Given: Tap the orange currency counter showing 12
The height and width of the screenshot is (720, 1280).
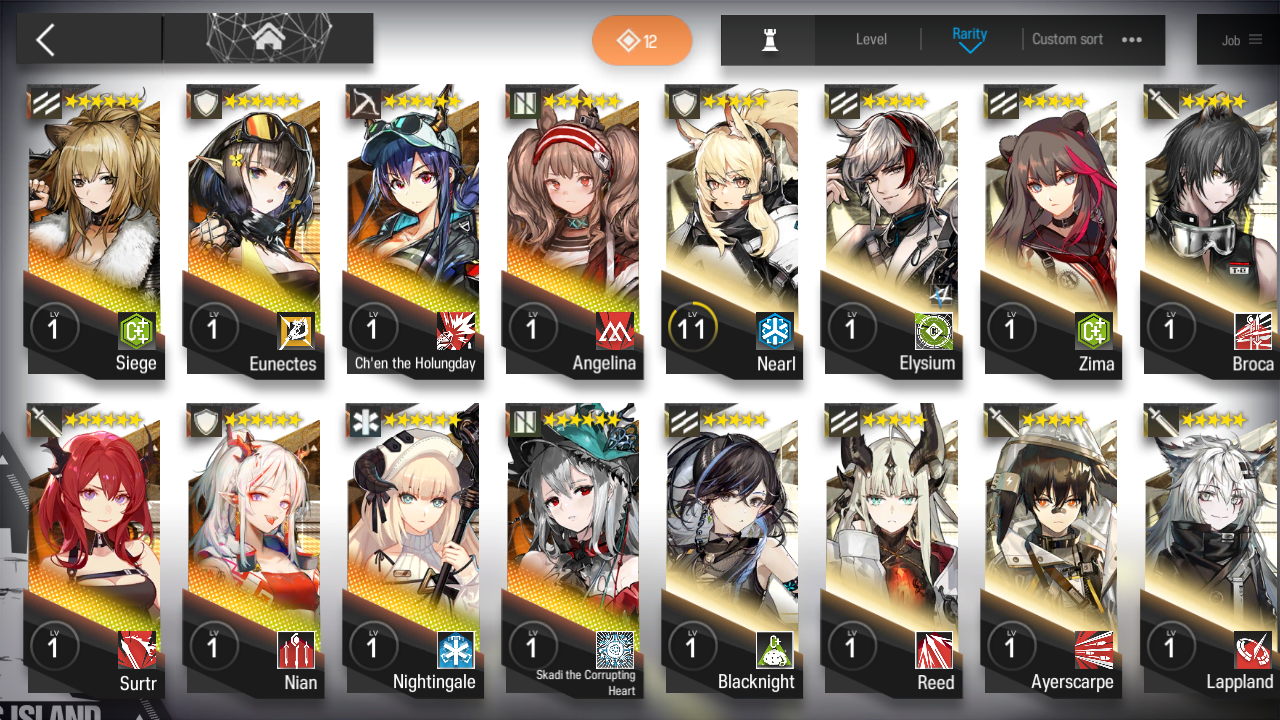Looking at the screenshot, I should (x=642, y=40).
